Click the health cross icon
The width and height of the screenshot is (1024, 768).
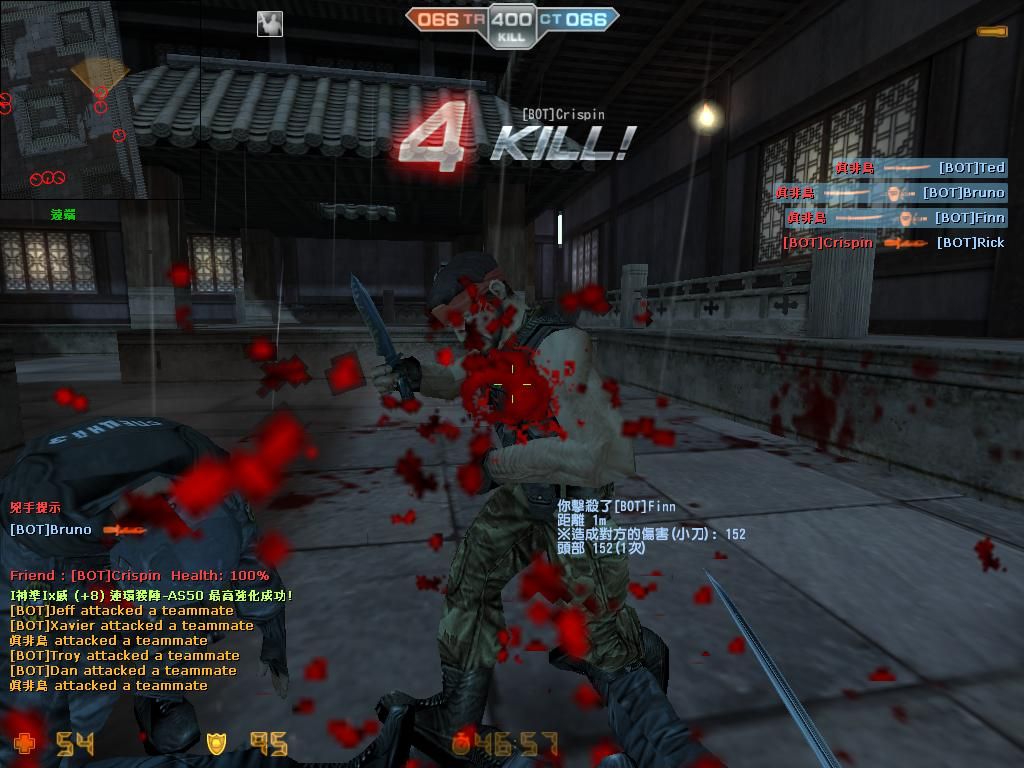point(24,743)
